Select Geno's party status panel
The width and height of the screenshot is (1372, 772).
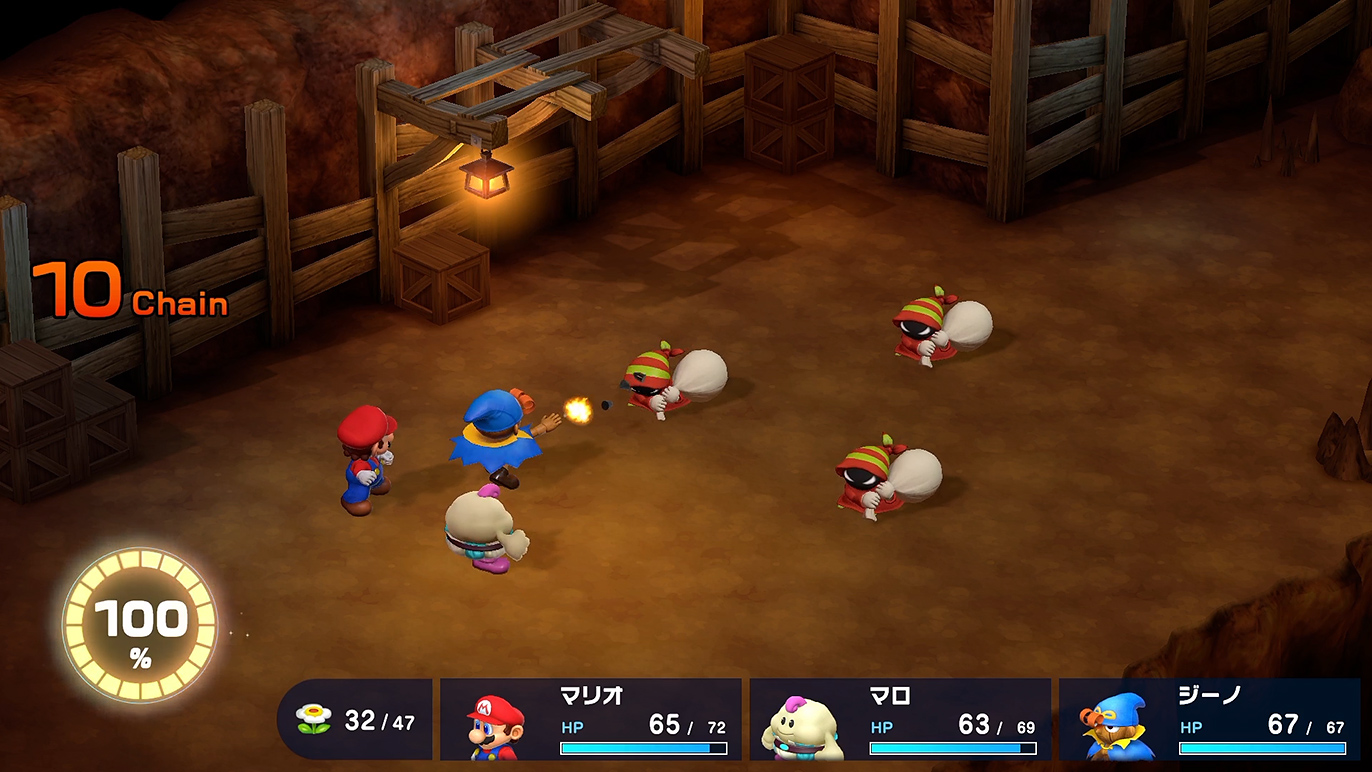pos(1209,720)
